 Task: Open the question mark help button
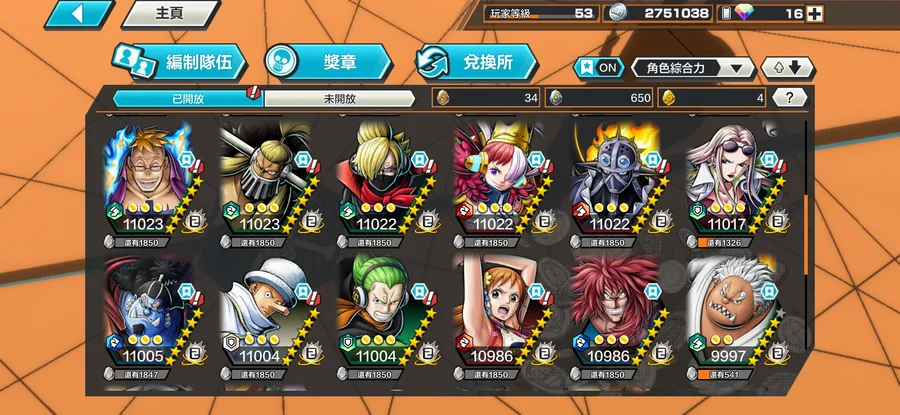(790, 98)
